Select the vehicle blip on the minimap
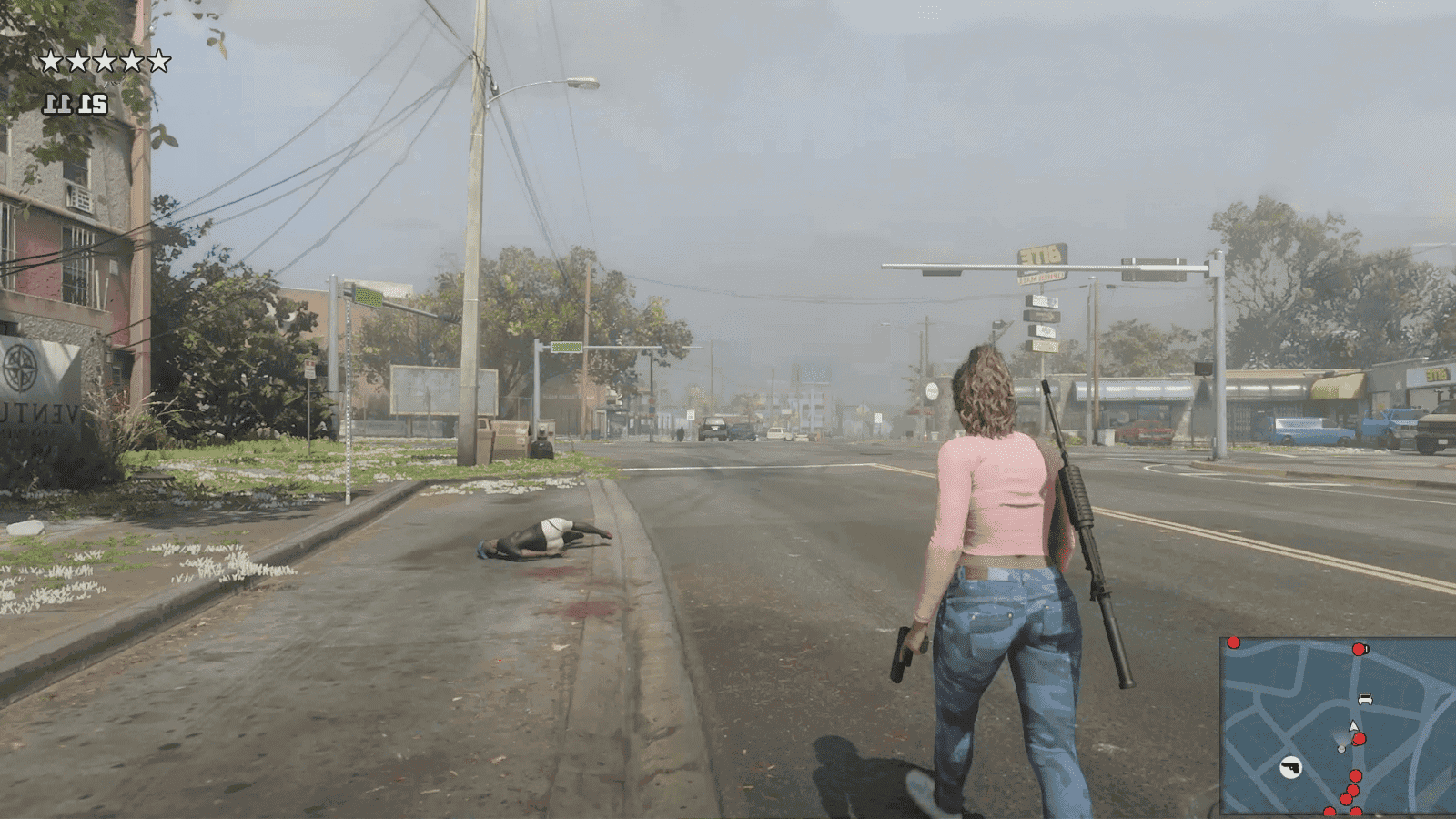Viewport: 1456px width, 819px height. tap(1366, 698)
